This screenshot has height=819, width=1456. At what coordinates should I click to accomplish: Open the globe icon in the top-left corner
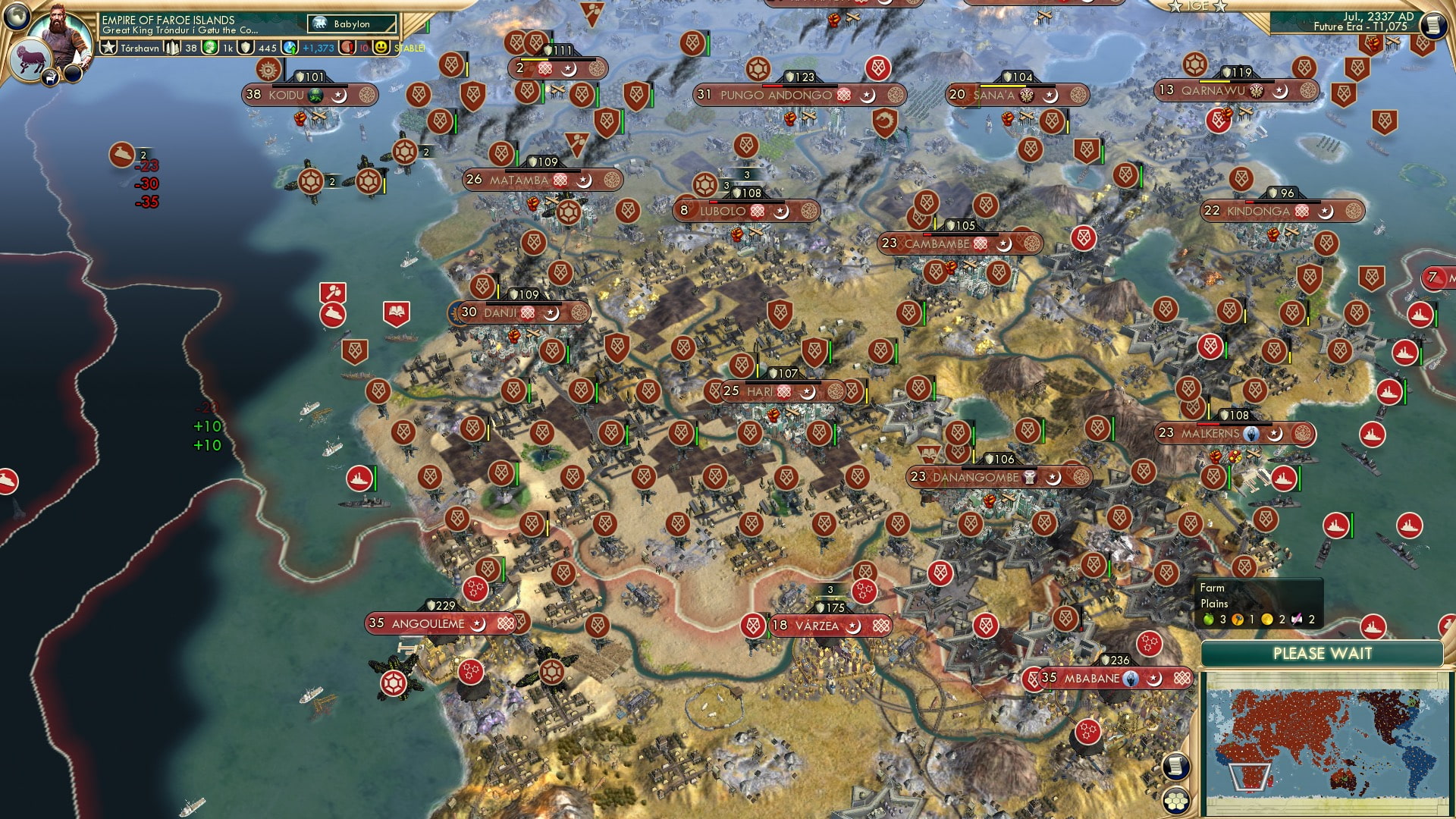pos(17,15)
